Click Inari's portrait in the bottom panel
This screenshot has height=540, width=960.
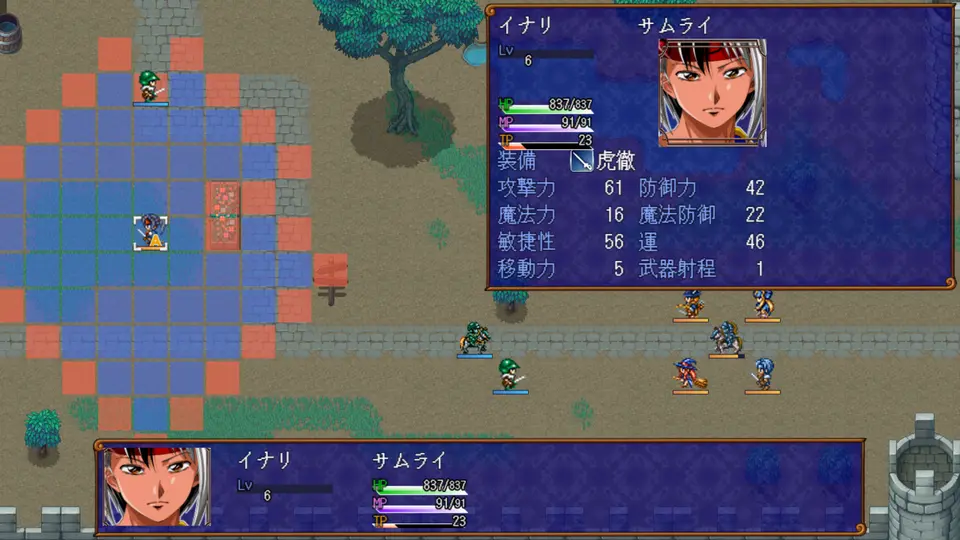click(x=157, y=487)
